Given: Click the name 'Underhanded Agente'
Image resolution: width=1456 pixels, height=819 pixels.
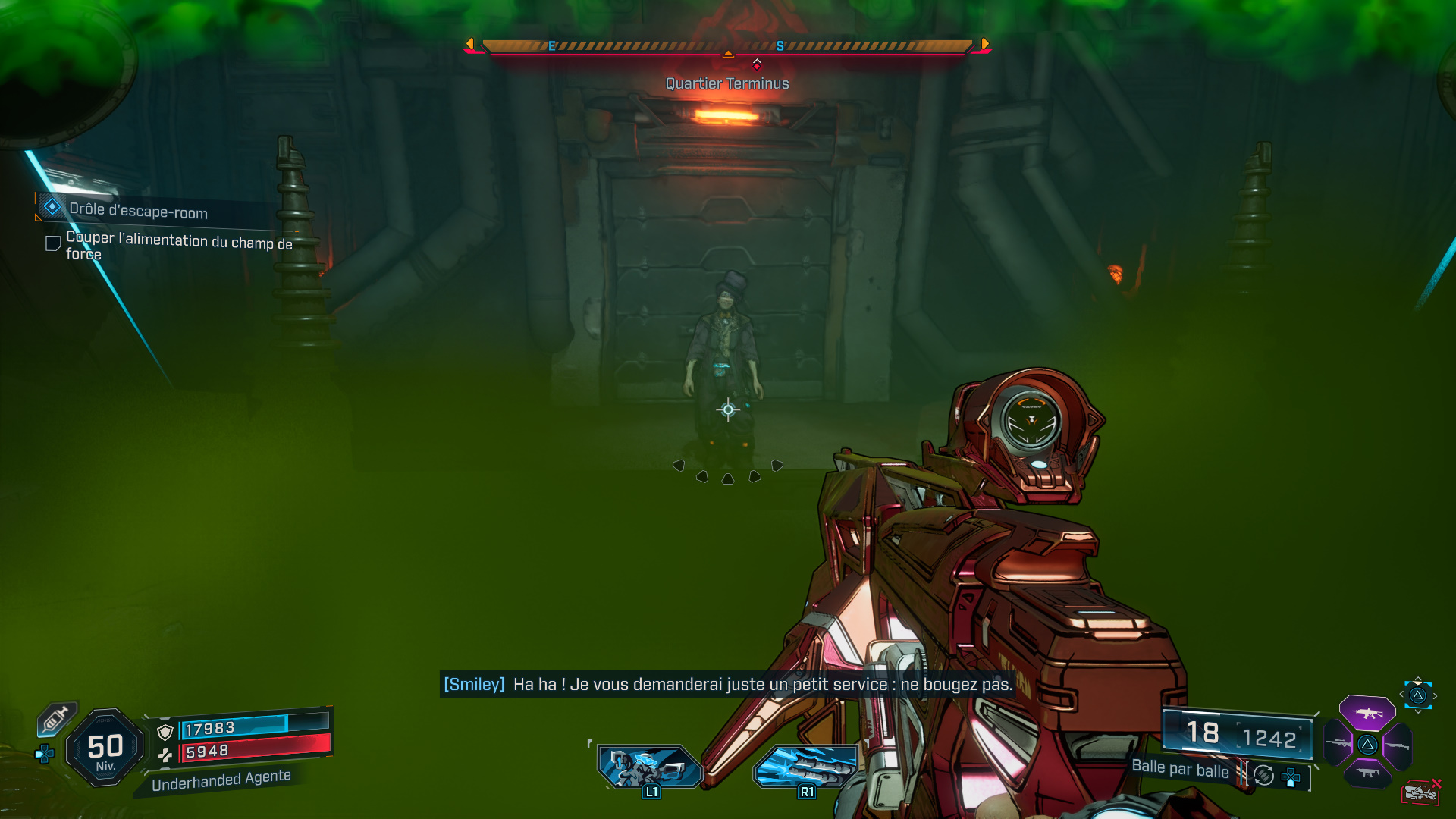Looking at the screenshot, I should point(222,776).
